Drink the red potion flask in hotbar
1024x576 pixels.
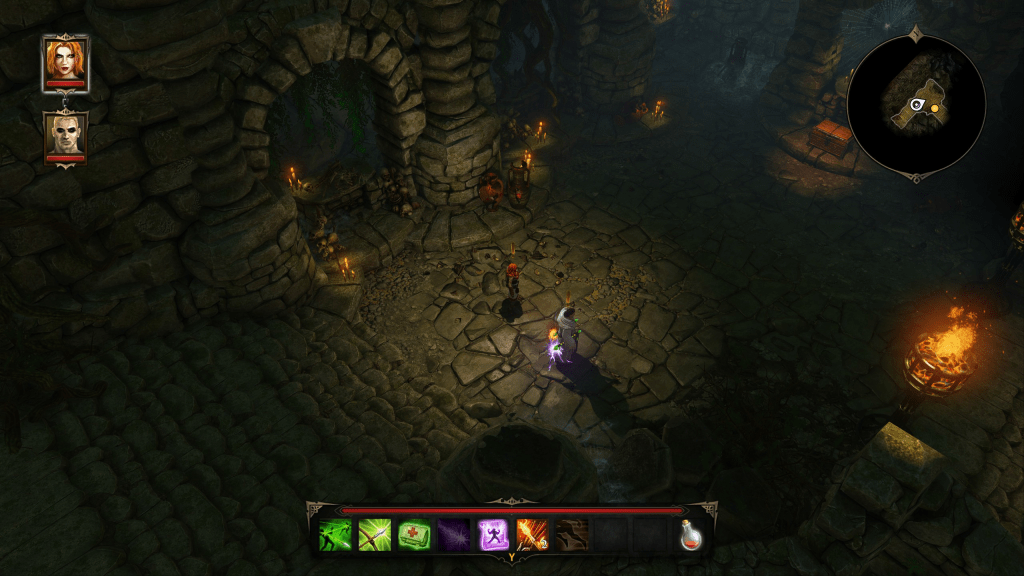(690, 535)
